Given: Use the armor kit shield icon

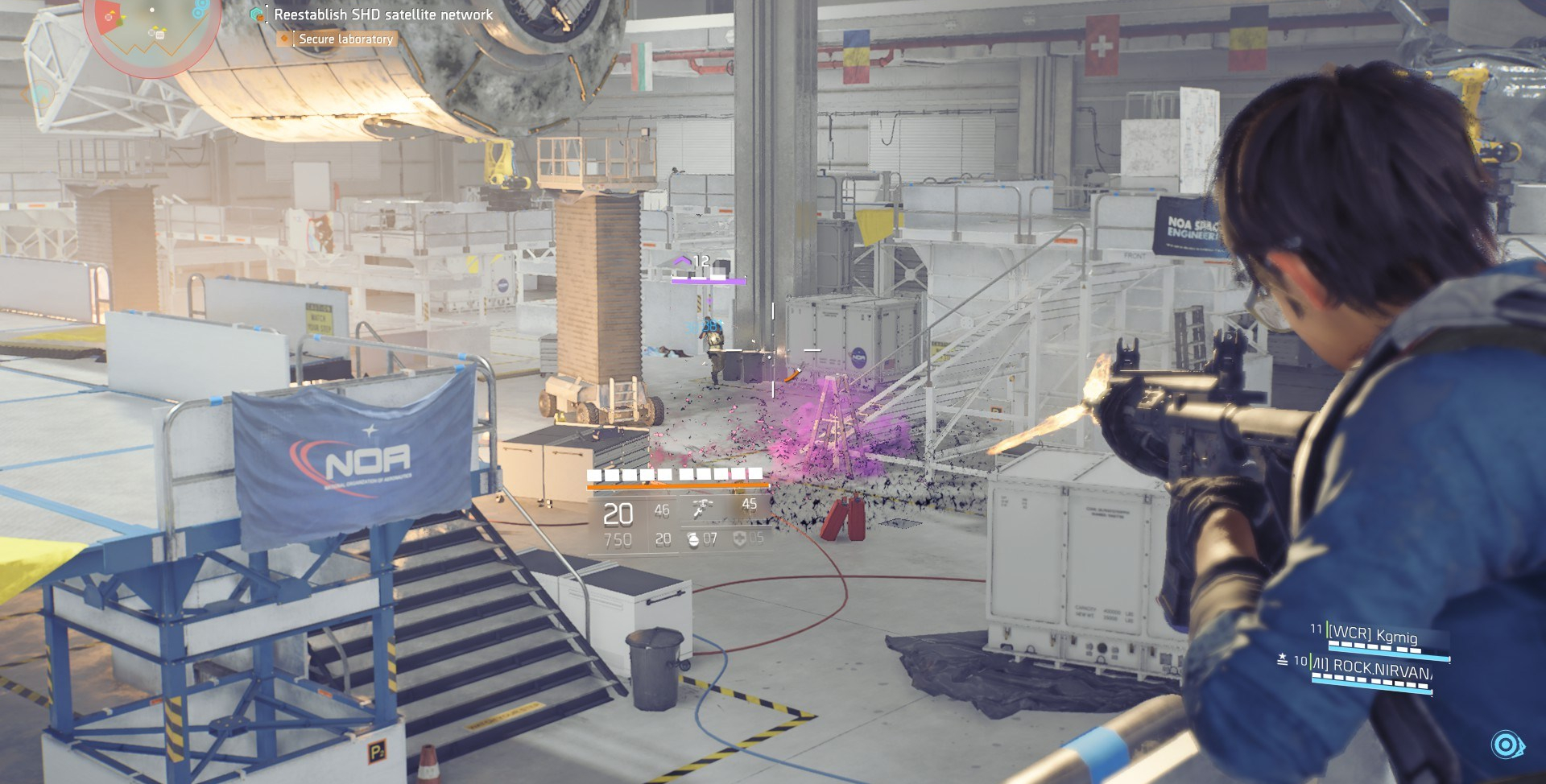Looking at the screenshot, I should pyautogui.click(x=739, y=538).
